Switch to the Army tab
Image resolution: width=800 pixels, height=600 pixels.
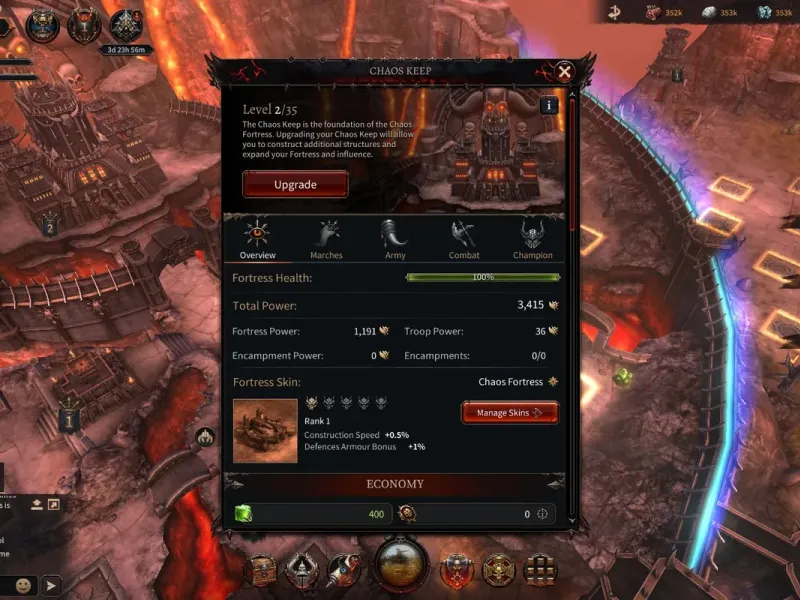click(x=395, y=240)
